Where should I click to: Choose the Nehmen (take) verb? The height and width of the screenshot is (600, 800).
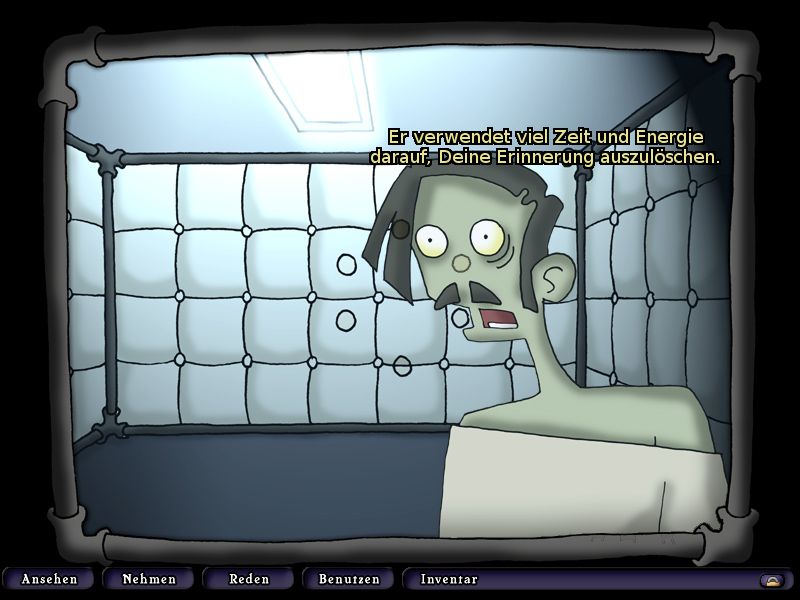pyautogui.click(x=149, y=579)
